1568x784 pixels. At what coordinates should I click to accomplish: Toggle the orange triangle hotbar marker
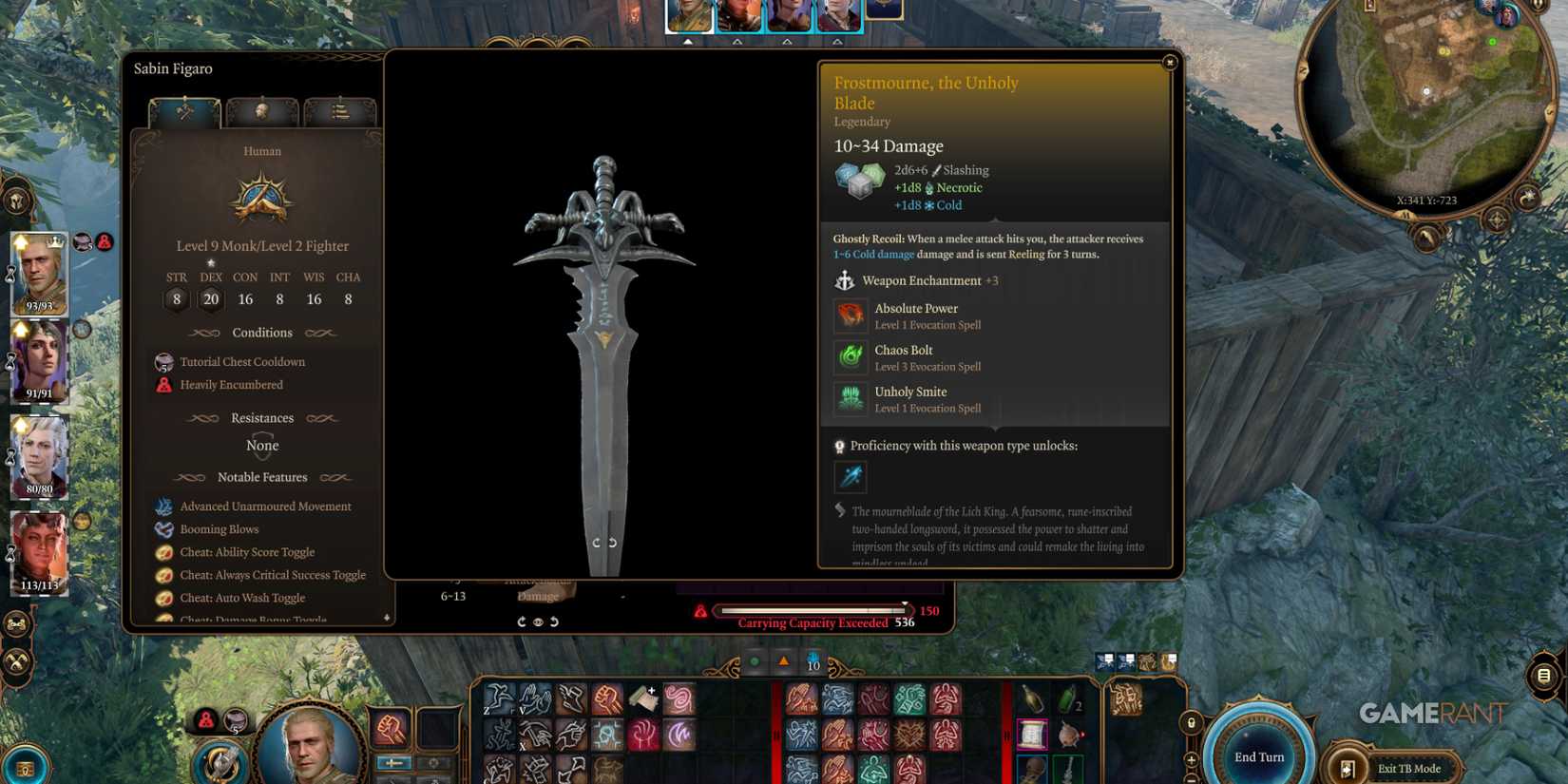point(783,662)
